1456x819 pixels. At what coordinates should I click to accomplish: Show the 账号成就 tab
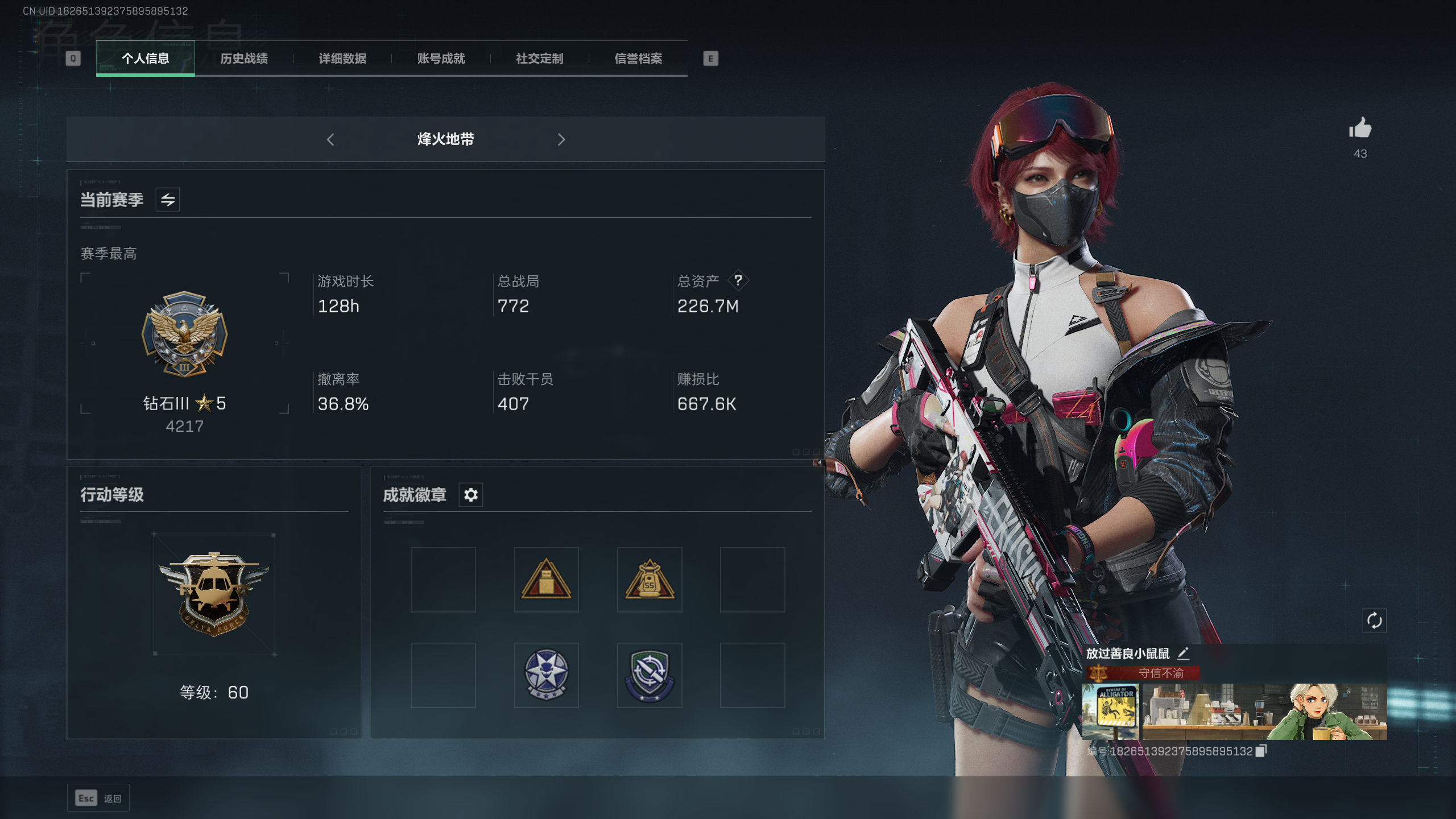pyautogui.click(x=441, y=59)
